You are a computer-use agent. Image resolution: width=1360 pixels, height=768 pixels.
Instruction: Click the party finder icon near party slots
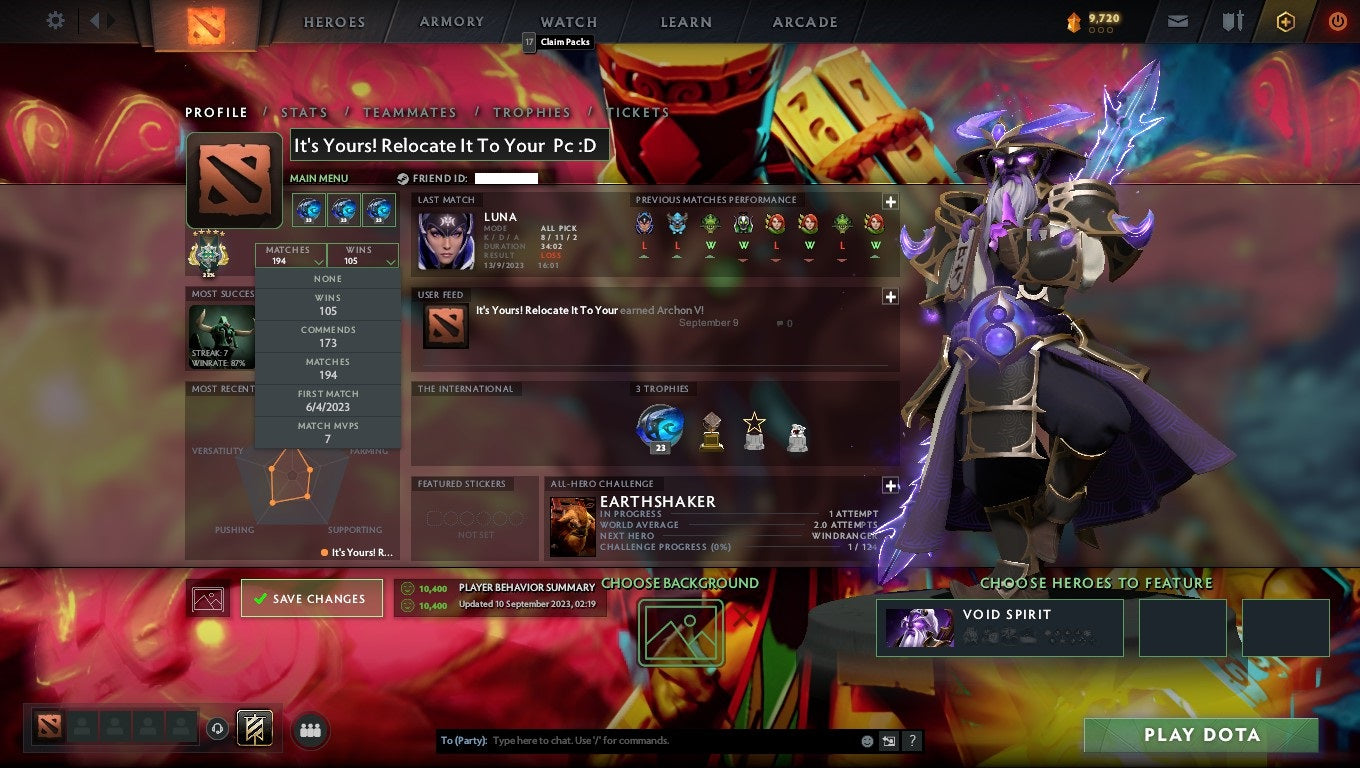click(x=310, y=730)
